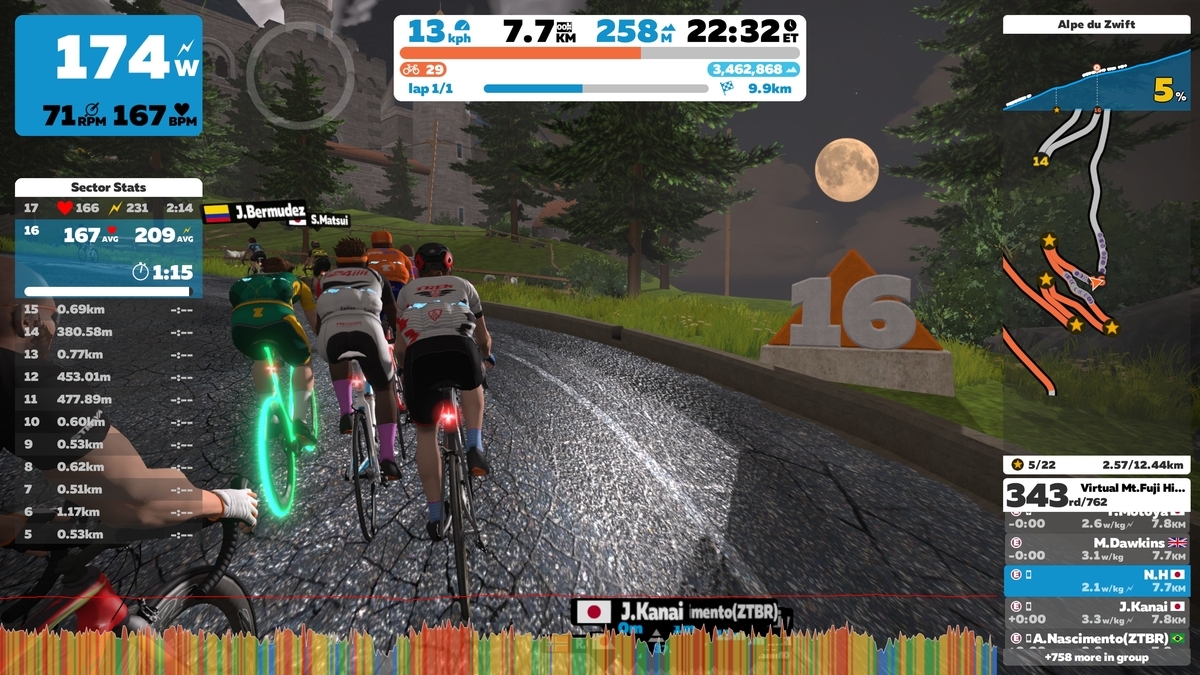Select J.Kanai row in riders list

pyautogui.click(x=1097, y=612)
